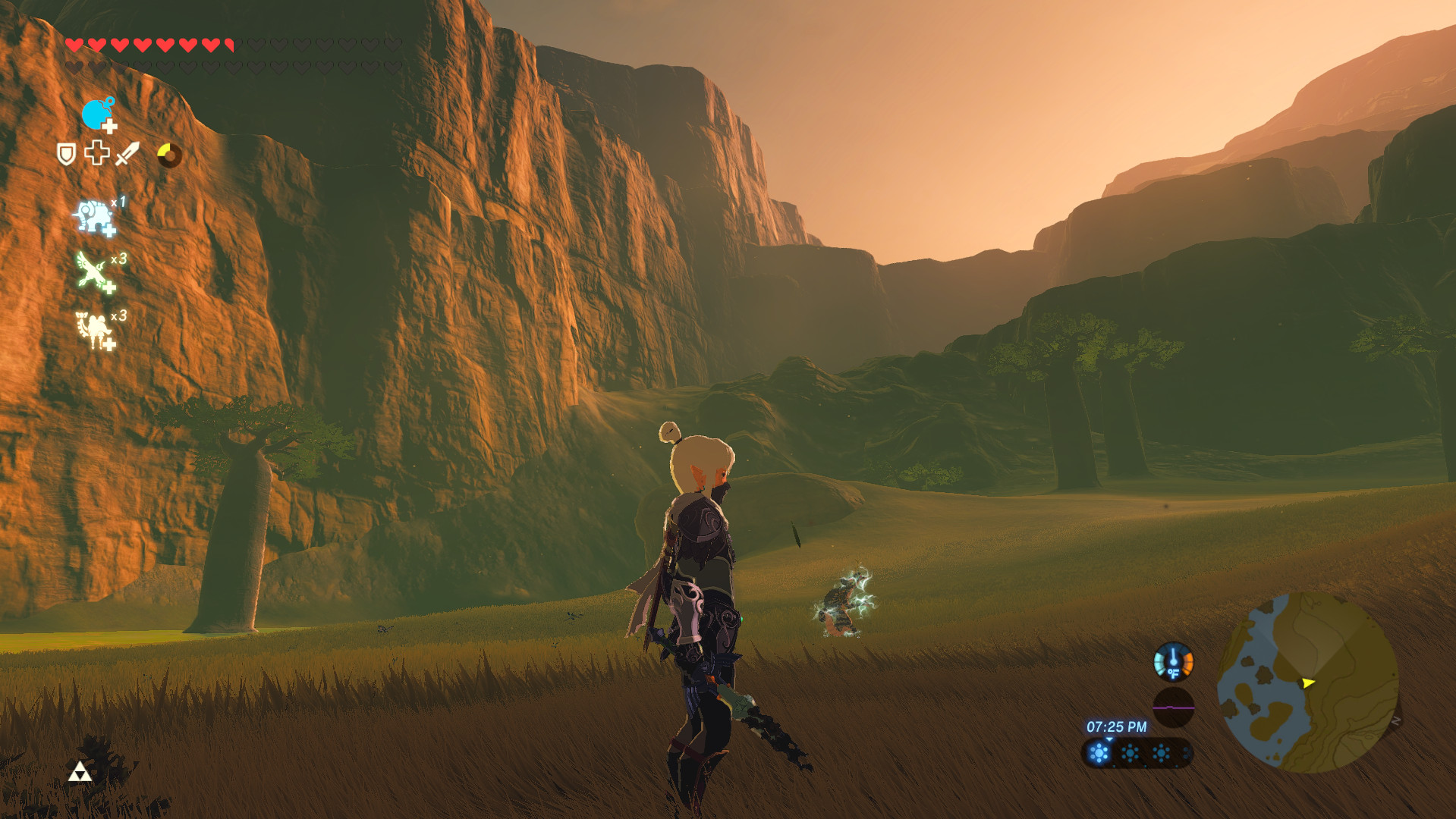This screenshot has width=1456, height=819.
Task: Toggle the third weather forecast icon
Action: click(1161, 753)
